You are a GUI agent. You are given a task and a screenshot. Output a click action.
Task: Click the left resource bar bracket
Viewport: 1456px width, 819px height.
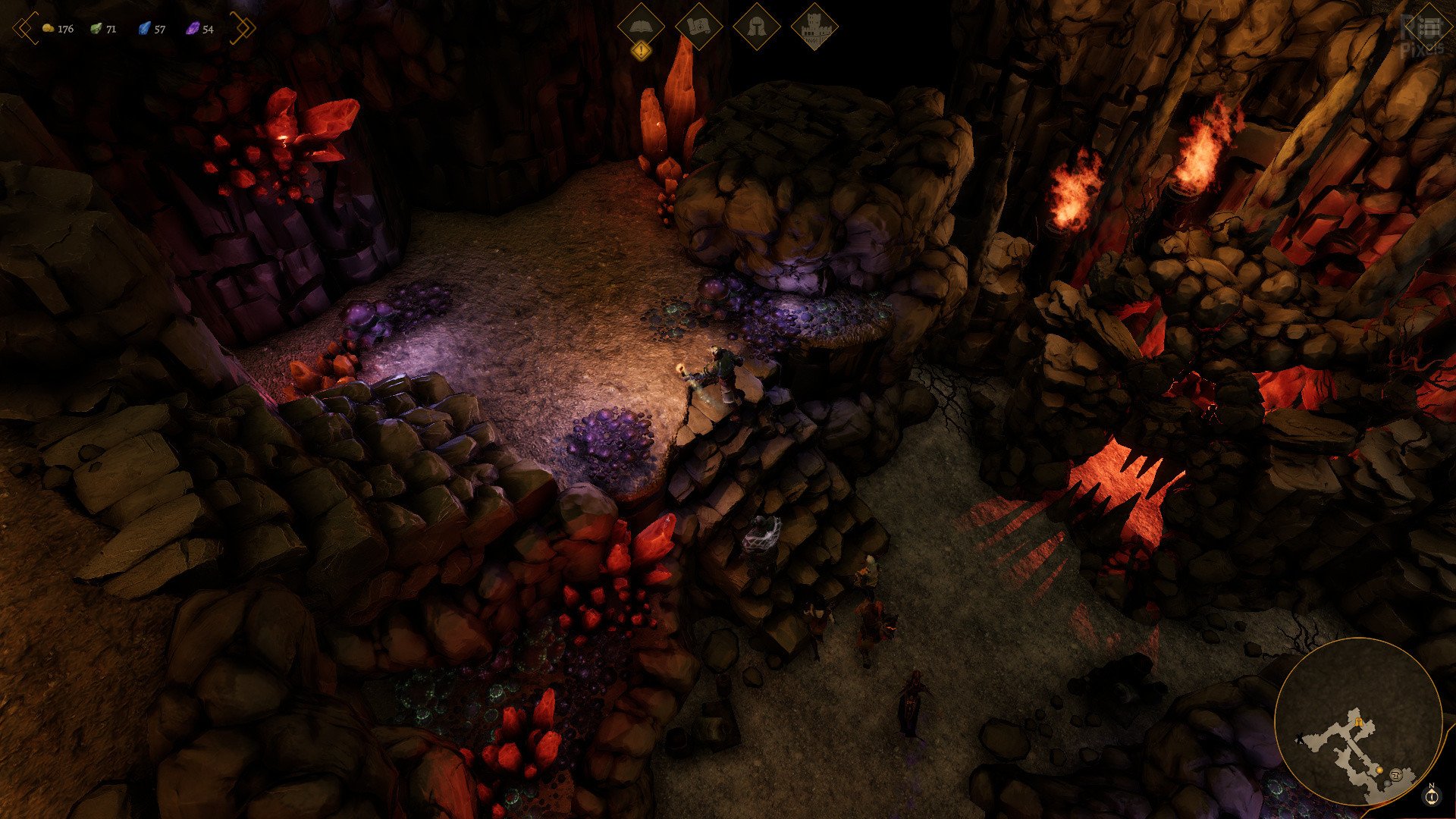[24, 28]
